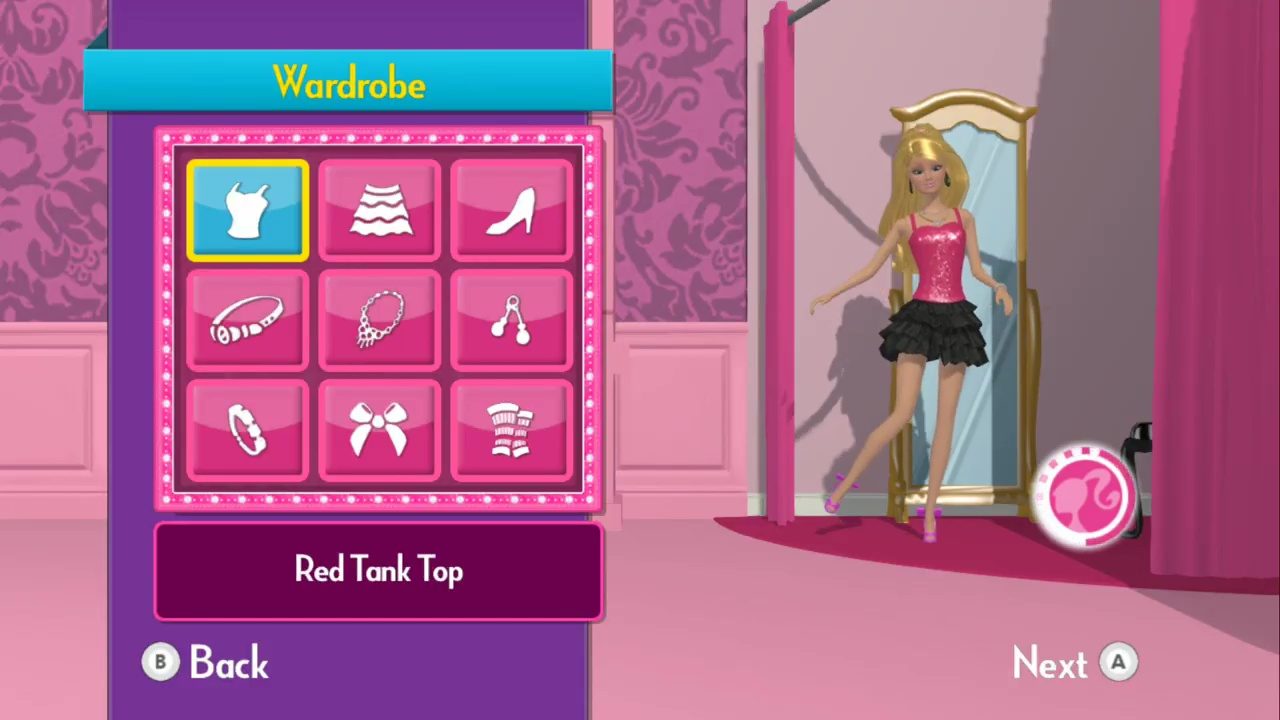Select the necklace category icon
The height and width of the screenshot is (720, 1280).
tap(378, 320)
